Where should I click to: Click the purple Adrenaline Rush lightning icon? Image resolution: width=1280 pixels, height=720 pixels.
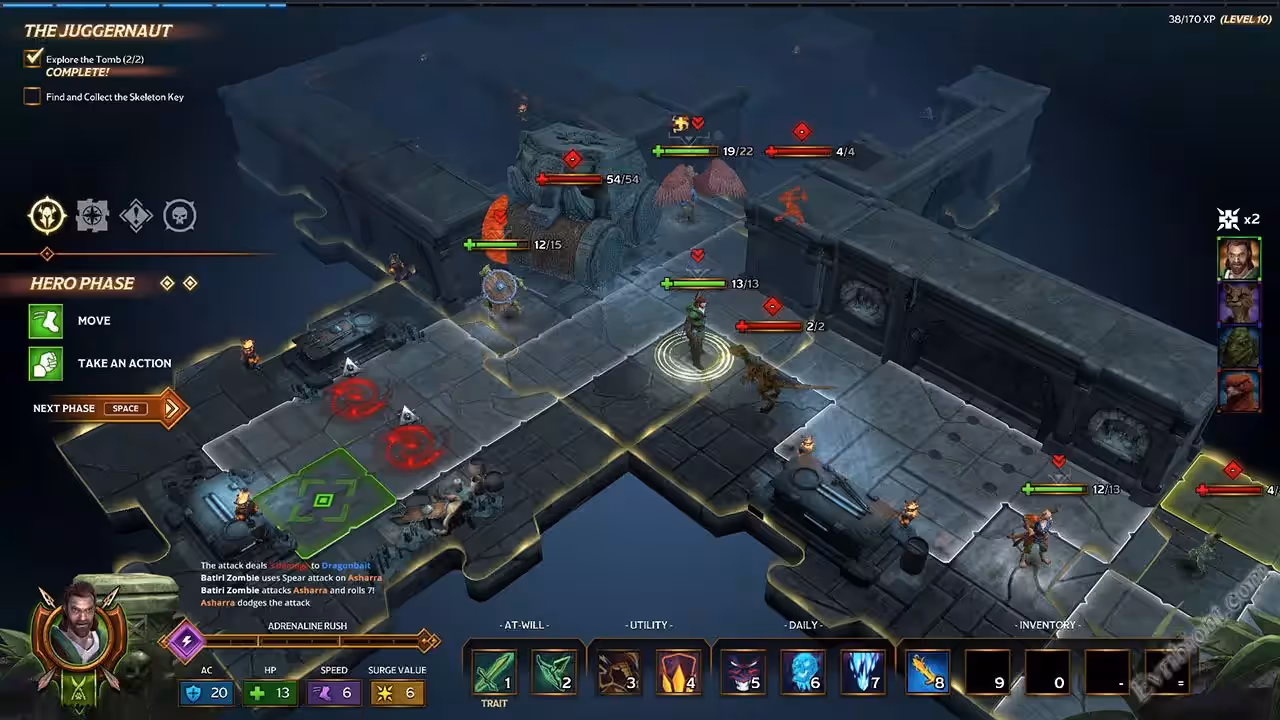point(184,641)
